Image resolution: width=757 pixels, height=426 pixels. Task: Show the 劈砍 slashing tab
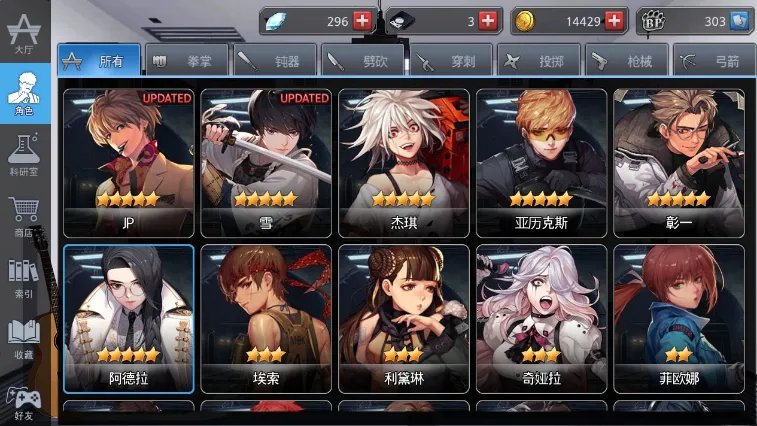[363, 61]
